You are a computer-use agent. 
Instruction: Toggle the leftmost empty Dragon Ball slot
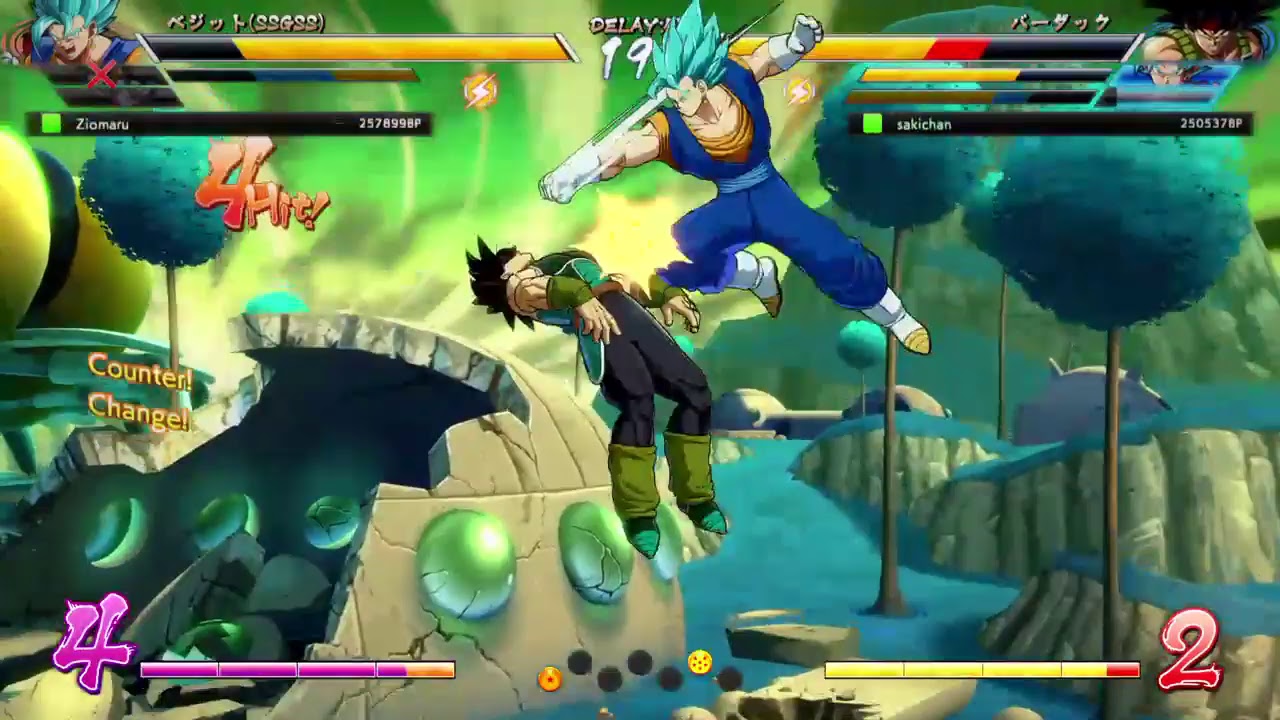[578, 662]
